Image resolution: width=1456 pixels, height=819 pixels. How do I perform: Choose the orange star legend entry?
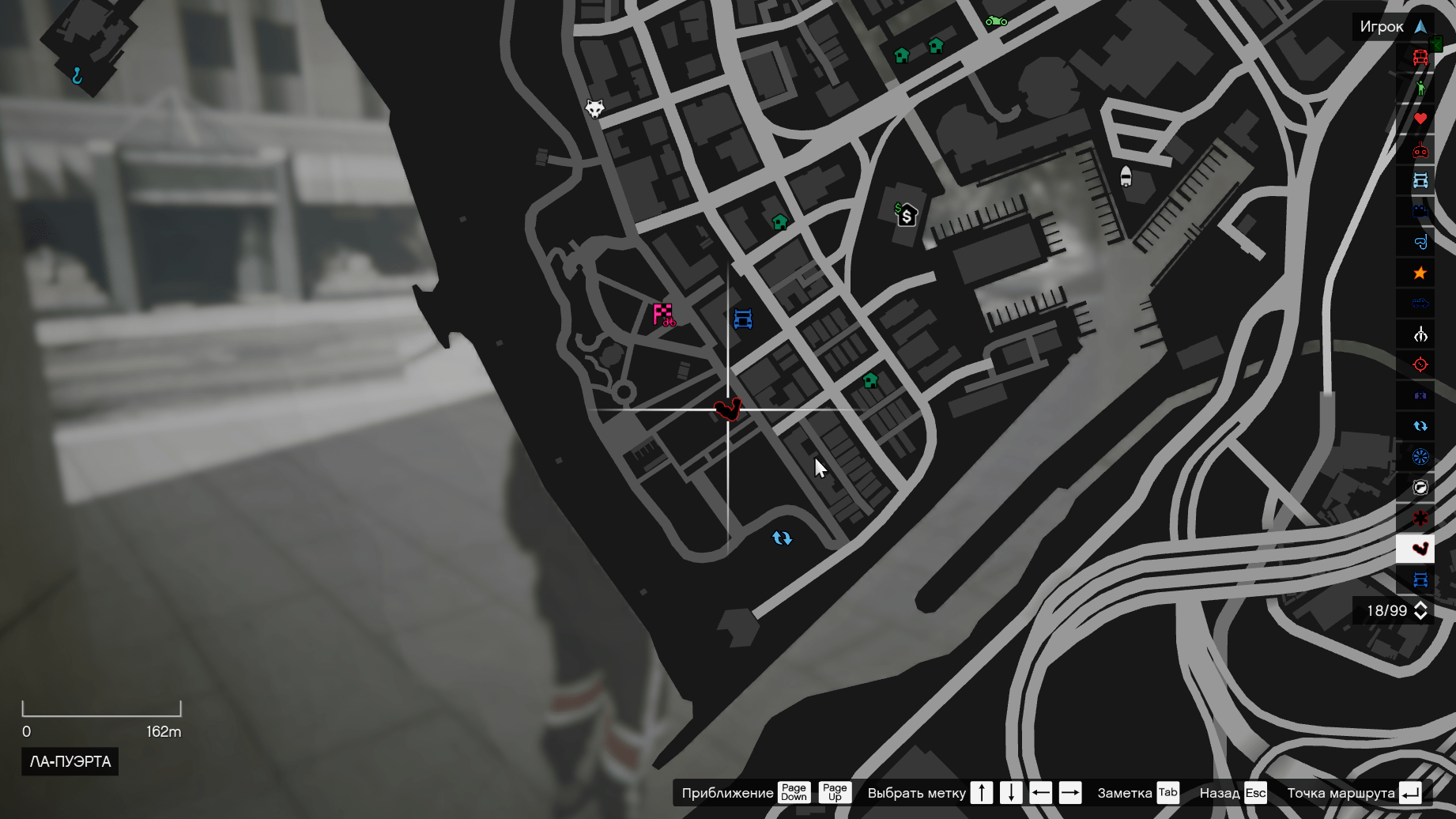coord(1420,273)
